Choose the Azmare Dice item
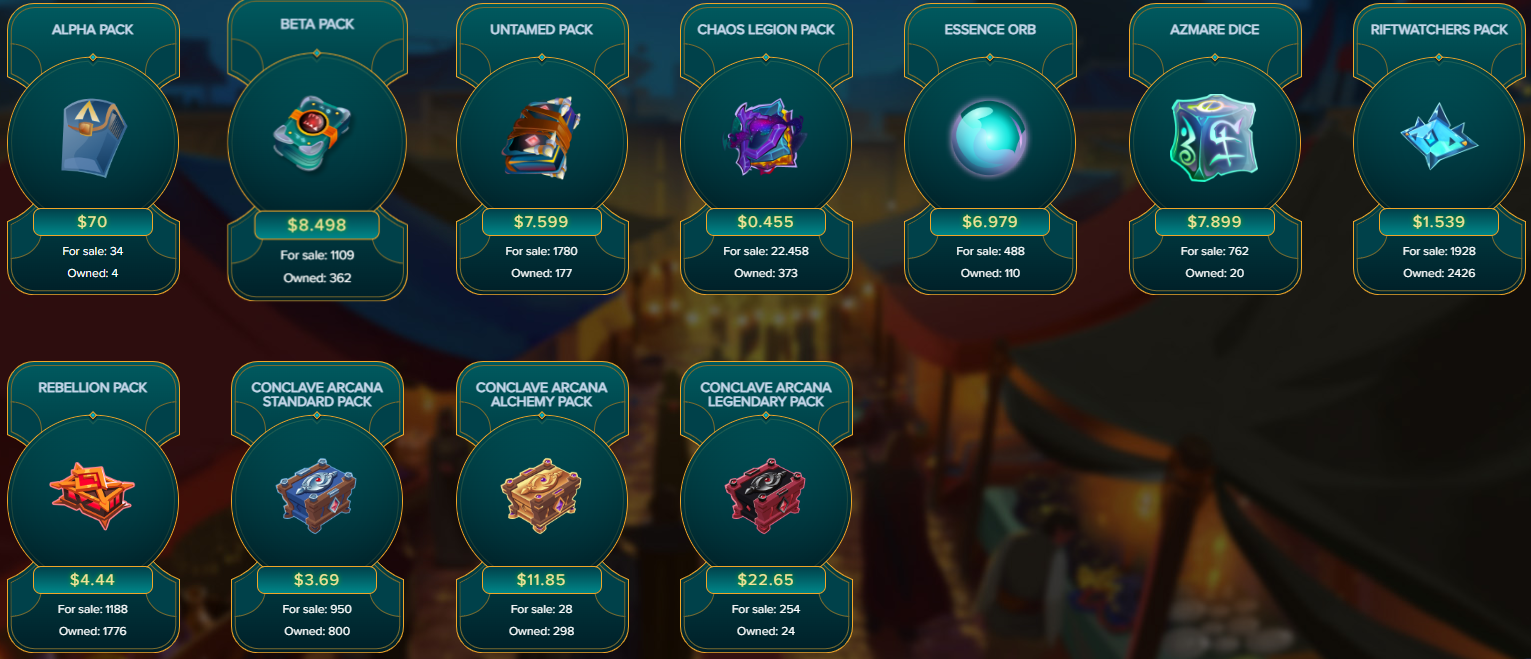1531x659 pixels. coord(1215,140)
